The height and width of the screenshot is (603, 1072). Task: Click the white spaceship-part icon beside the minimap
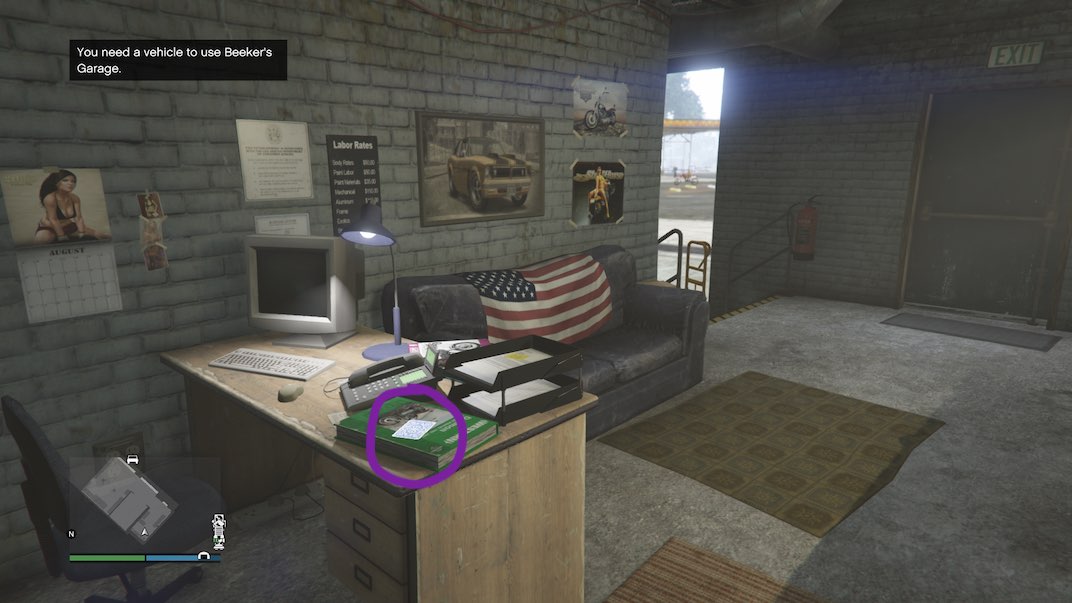218,531
